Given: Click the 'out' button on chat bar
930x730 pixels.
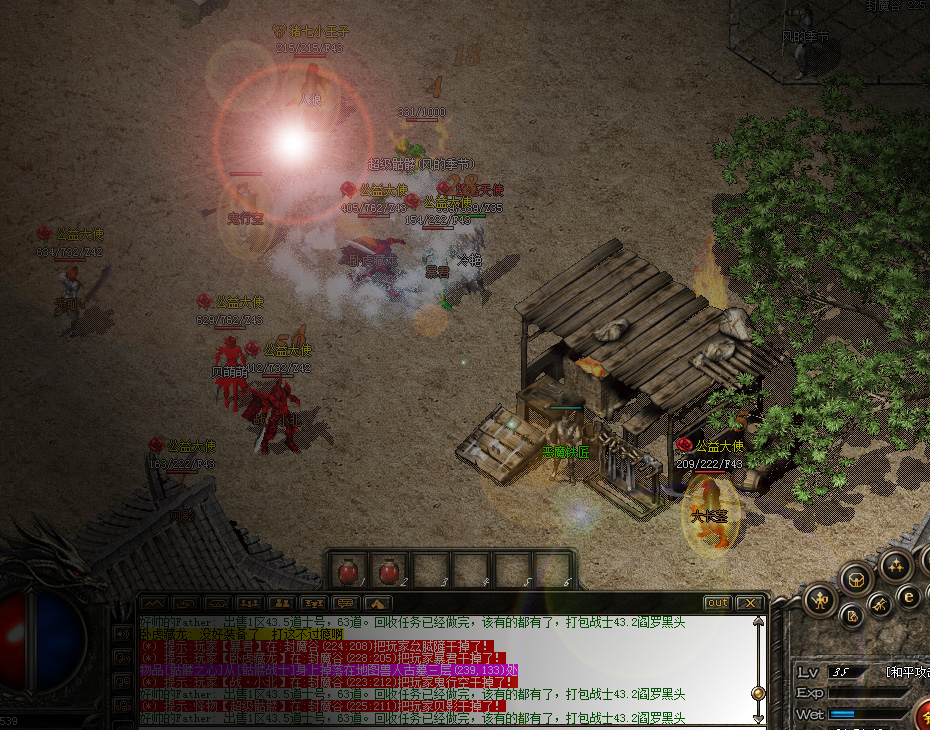Looking at the screenshot, I should (x=717, y=603).
